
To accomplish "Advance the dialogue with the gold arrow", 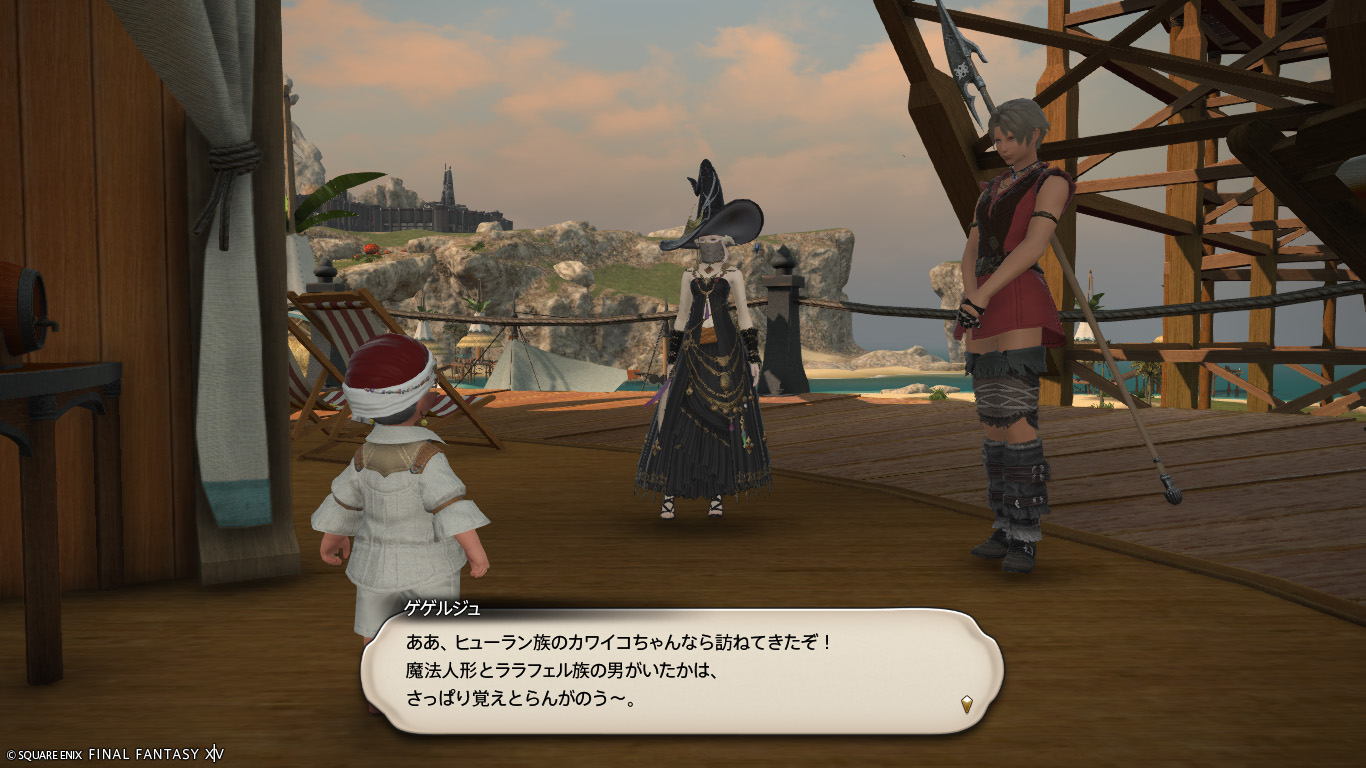I will 967,704.
